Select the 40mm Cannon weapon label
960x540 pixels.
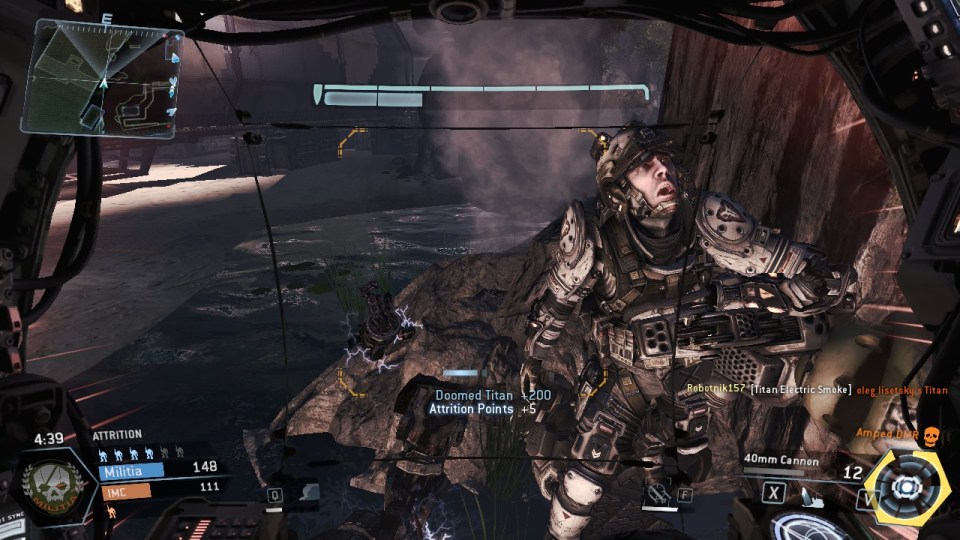coord(781,461)
